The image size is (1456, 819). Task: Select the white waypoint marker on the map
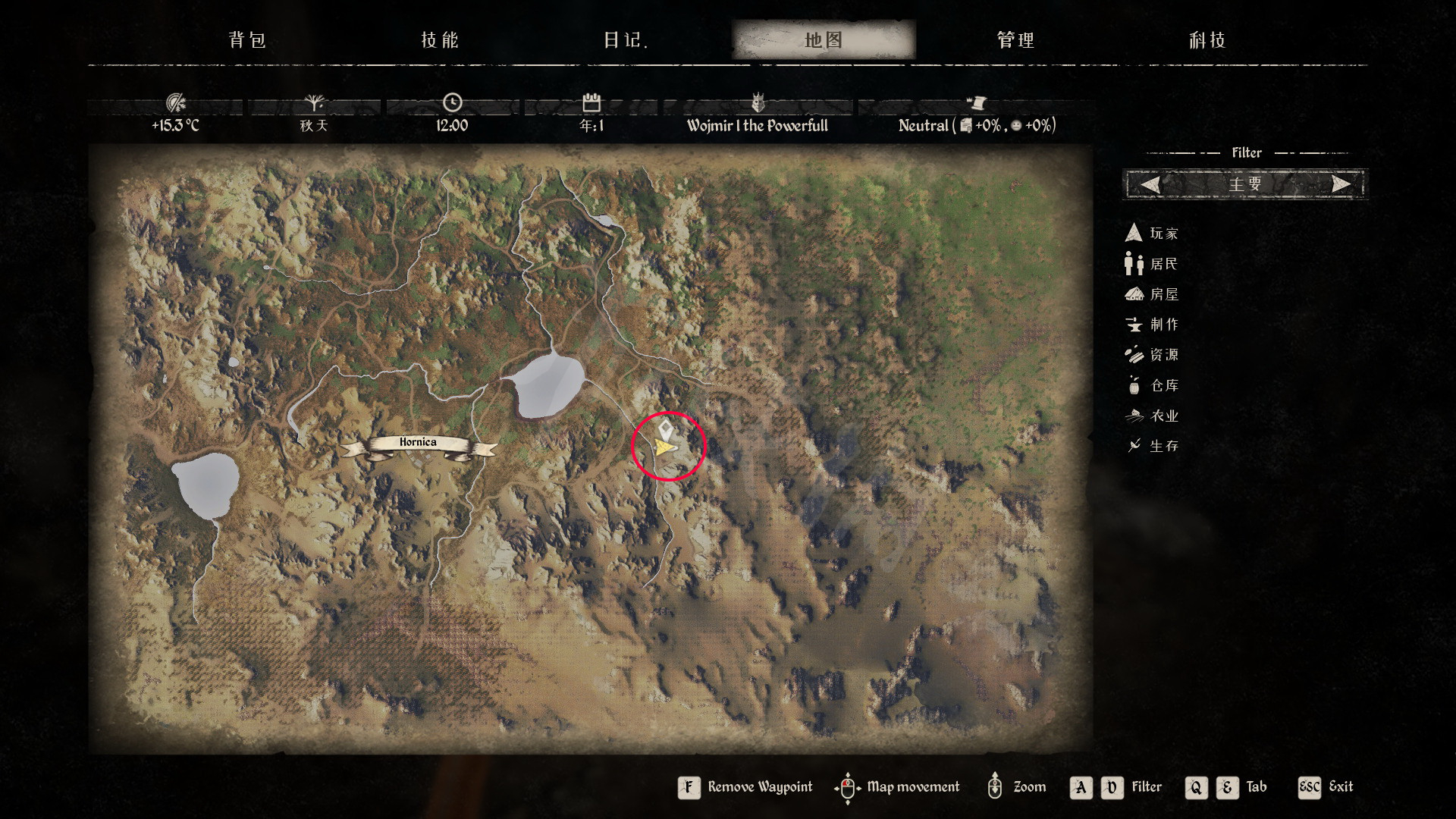point(665,430)
